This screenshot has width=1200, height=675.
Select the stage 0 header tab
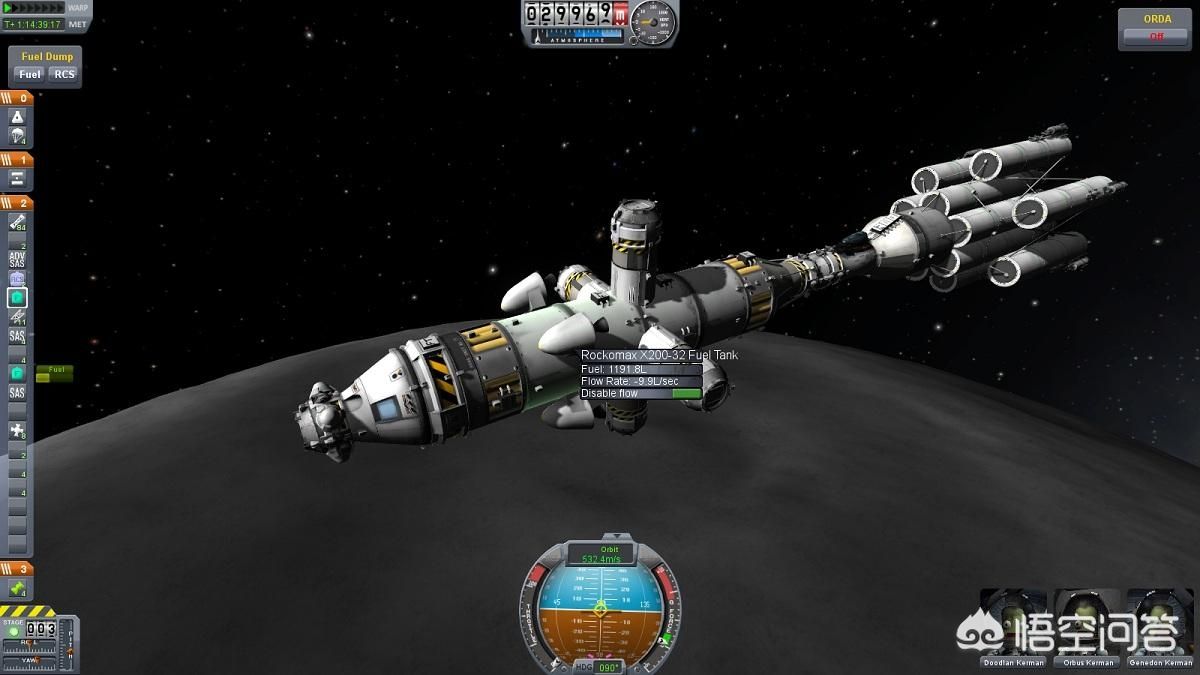click(x=17, y=98)
